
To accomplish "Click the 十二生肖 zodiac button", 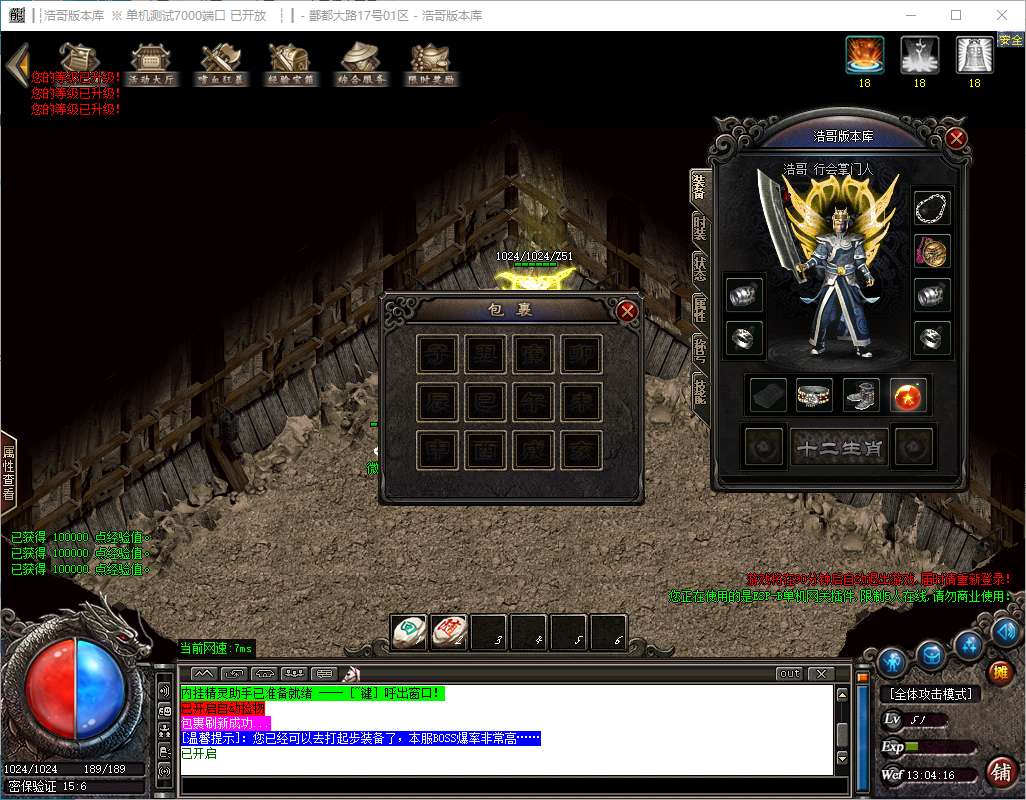I will point(839,447).
